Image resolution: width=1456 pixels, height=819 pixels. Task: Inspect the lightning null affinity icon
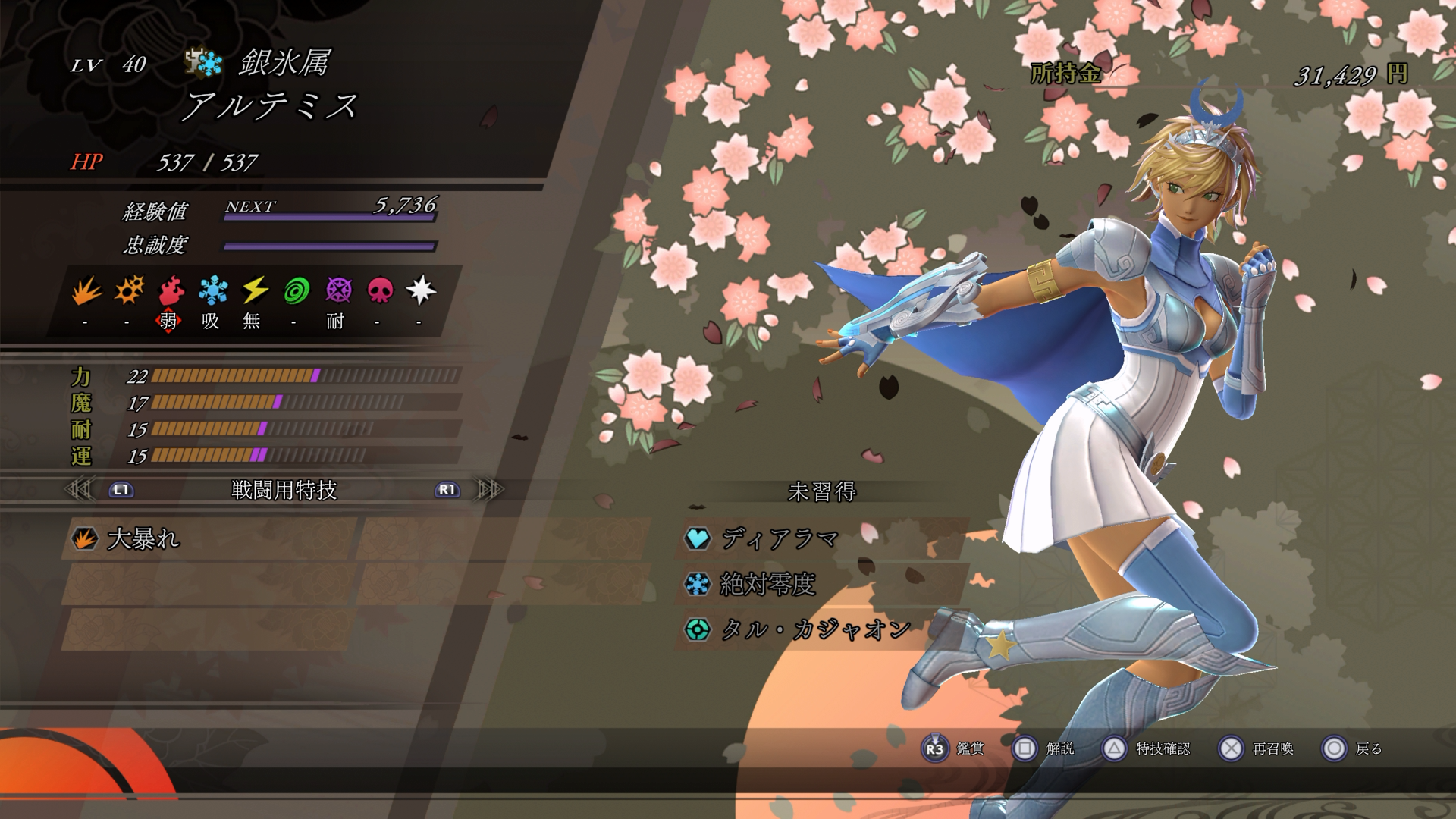pyautogui.click(x=254, y=291)
